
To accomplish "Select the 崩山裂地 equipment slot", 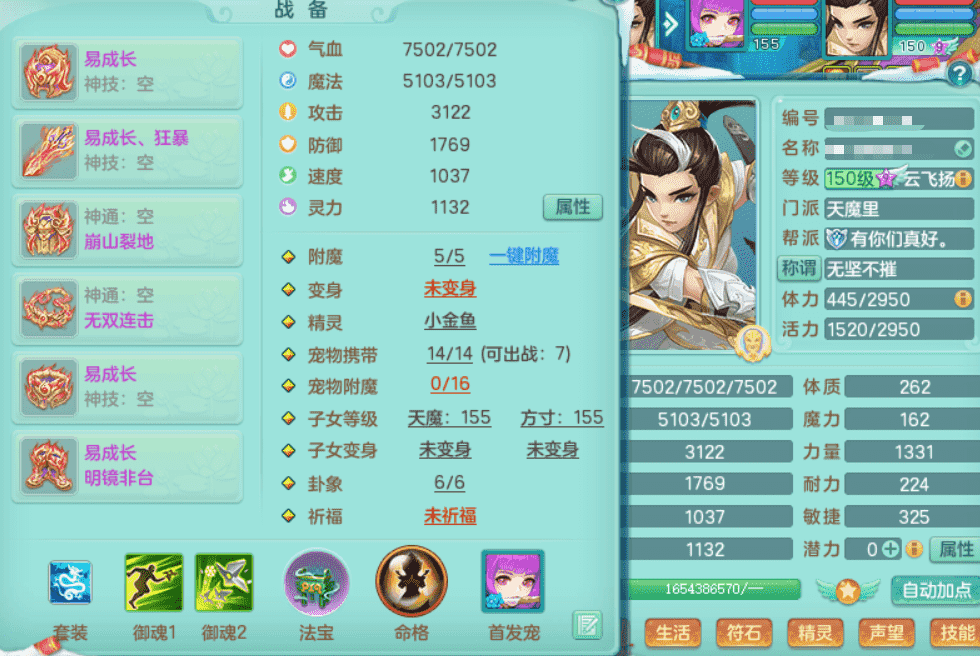I will pyautogui.click(x=127, y=228).
